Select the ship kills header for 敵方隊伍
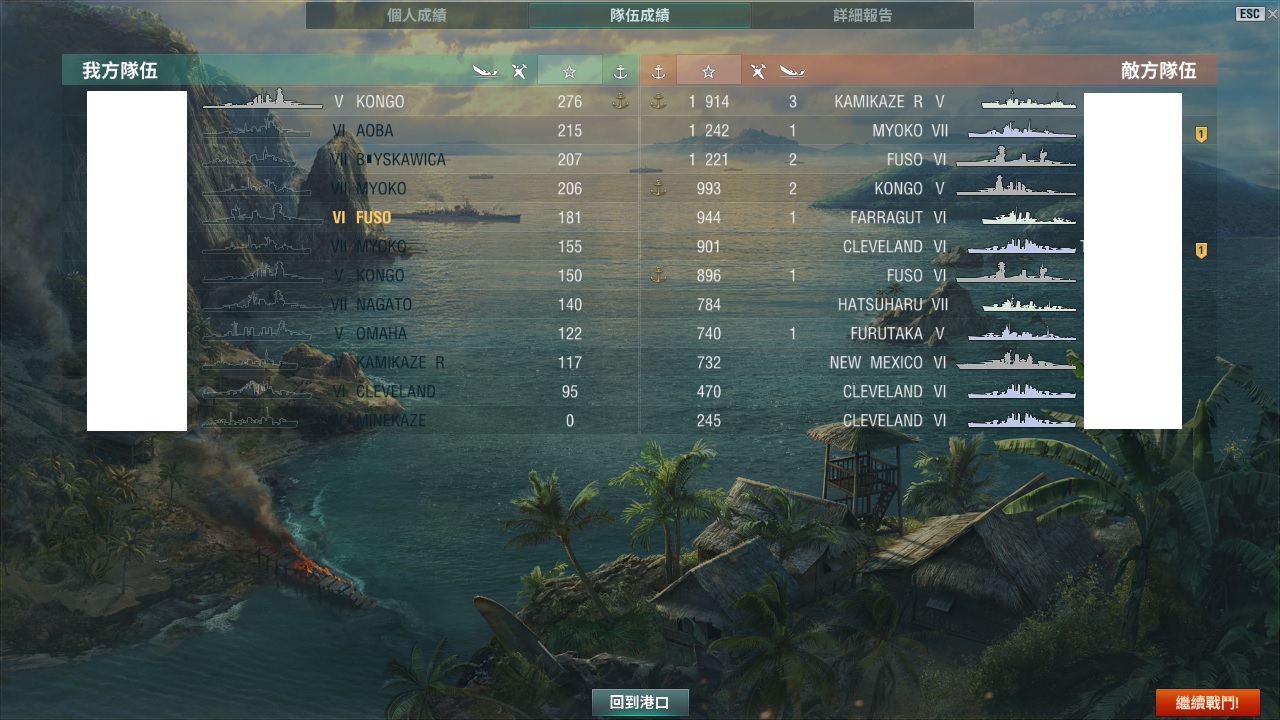 point(793,71)
